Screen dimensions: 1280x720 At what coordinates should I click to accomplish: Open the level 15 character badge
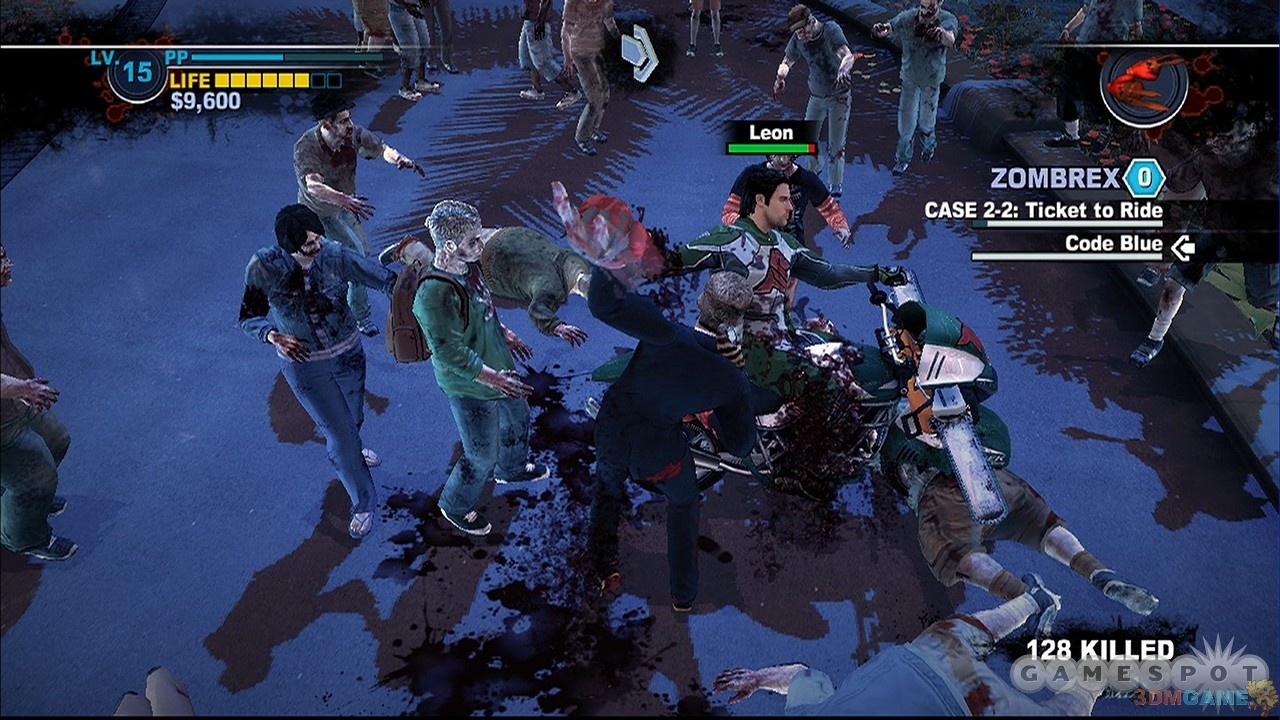pyautogui.click(x=137, y=73)
